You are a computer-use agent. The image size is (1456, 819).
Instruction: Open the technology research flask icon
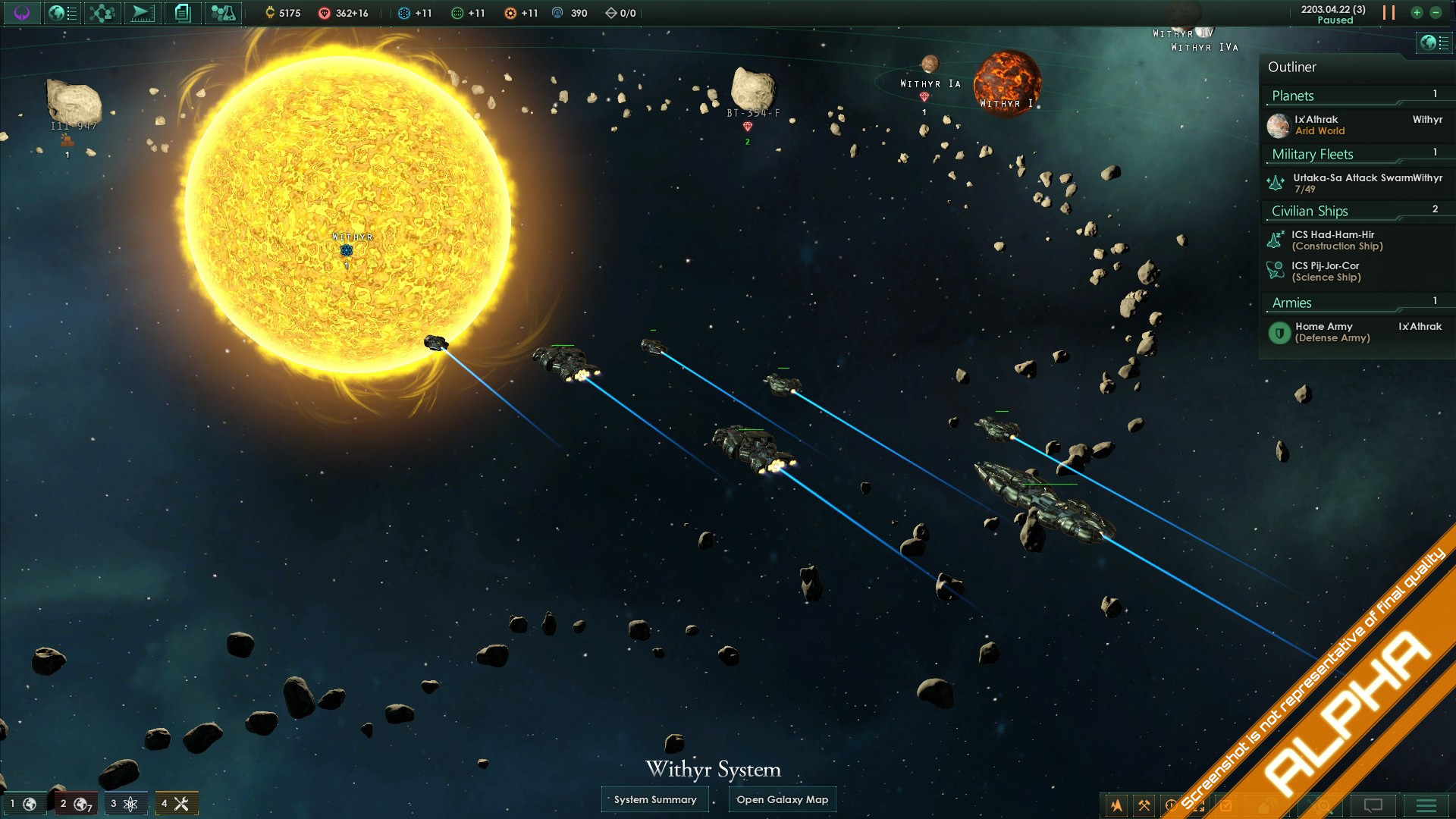(x=222, y=13)
